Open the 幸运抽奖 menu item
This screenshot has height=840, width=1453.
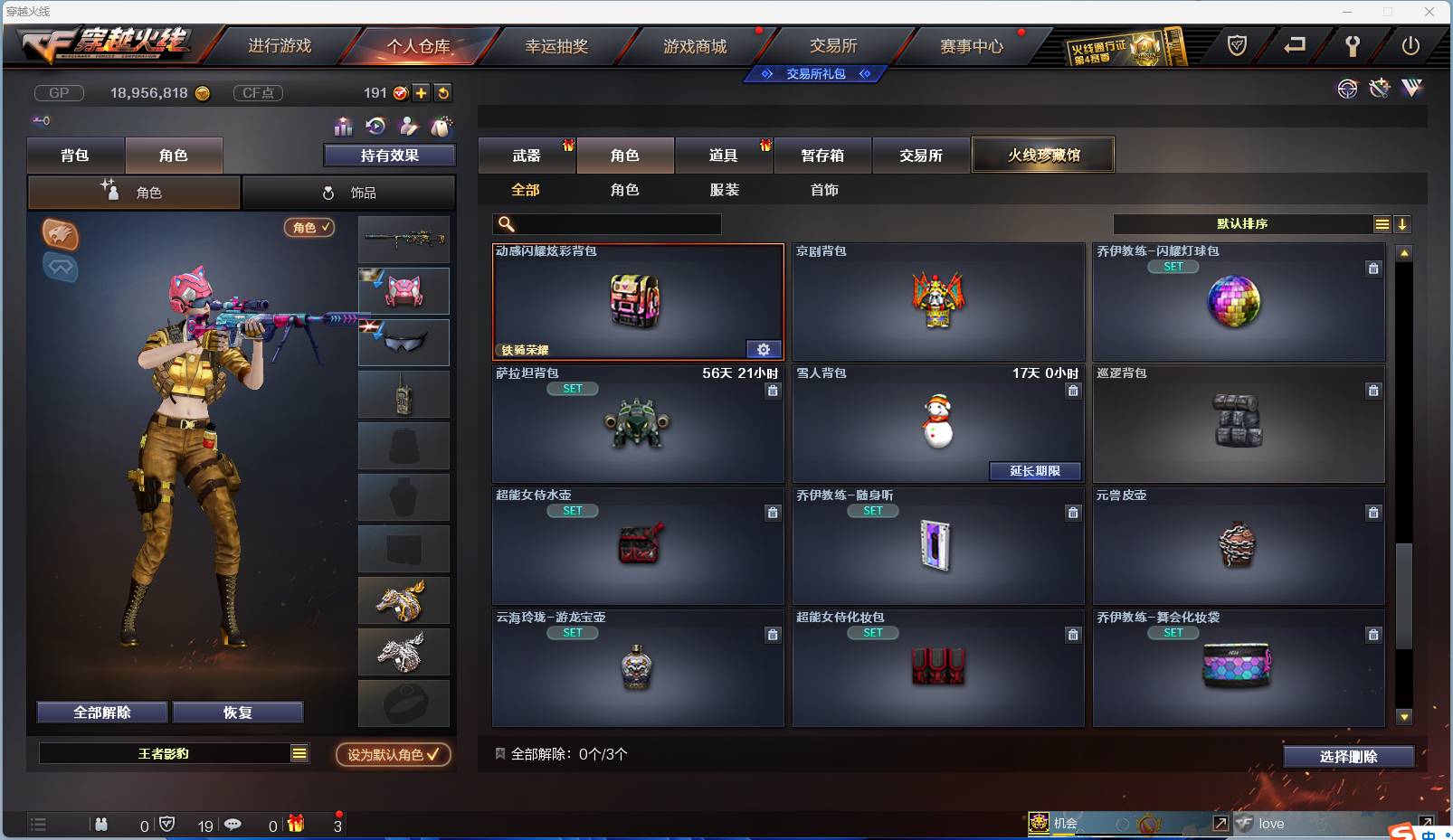click(x=560, y=44)
